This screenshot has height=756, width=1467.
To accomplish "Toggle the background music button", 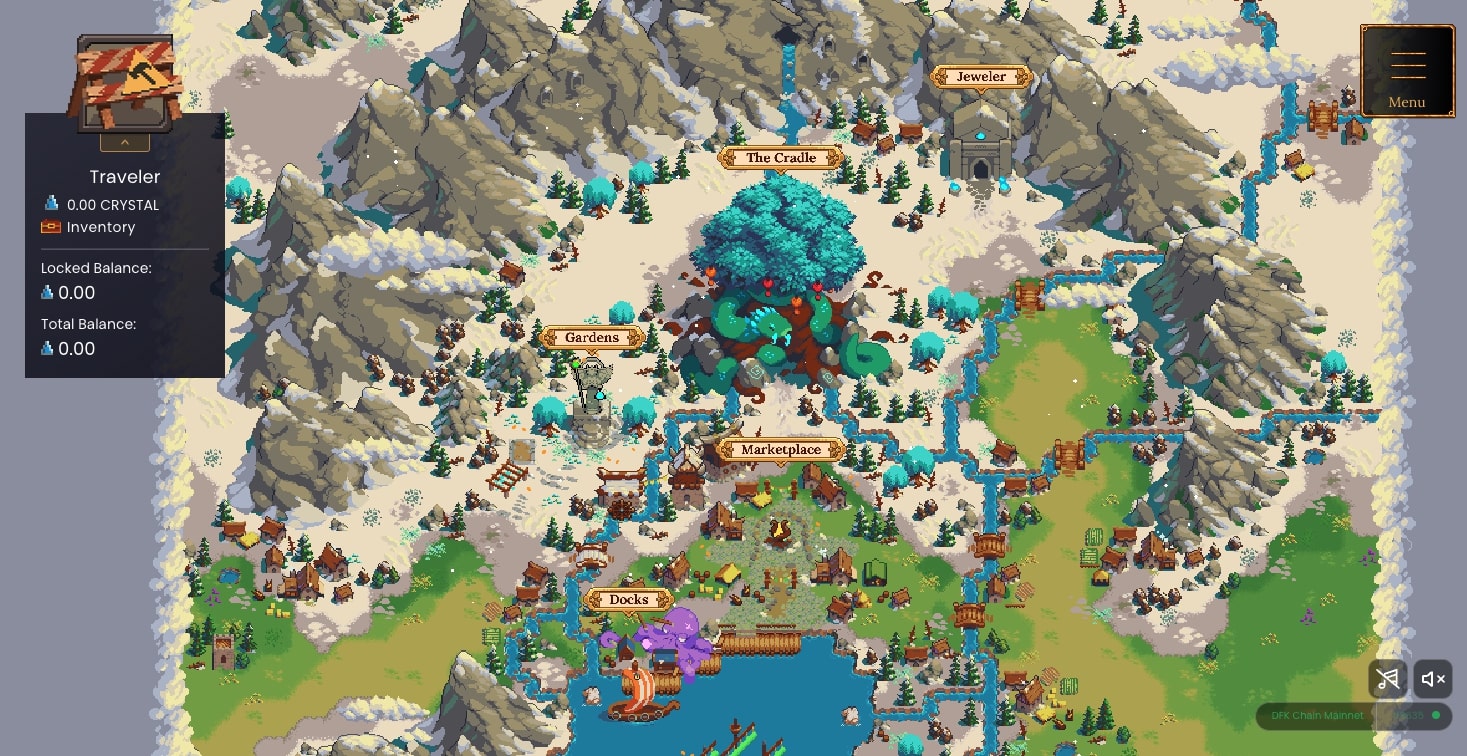I will coord(1387,680).
